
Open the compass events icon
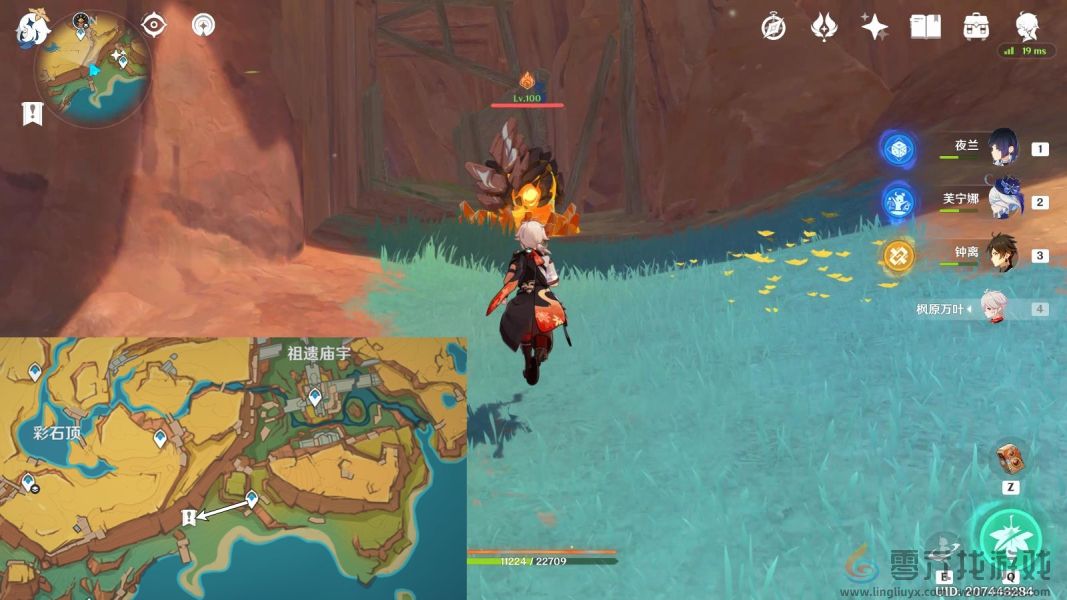(773, 27)
